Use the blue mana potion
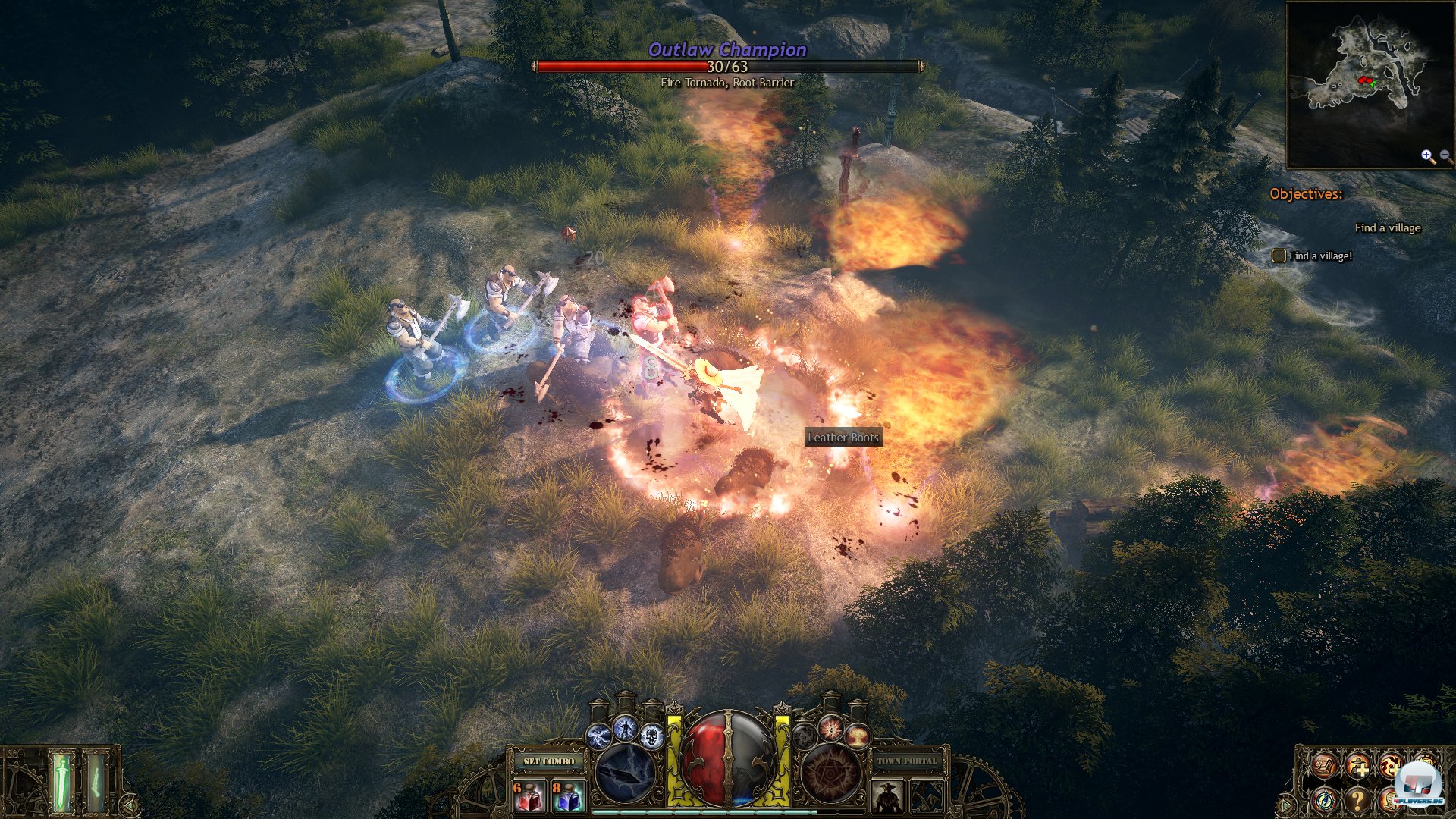The width and height of the screenshot is (1456, 819). (567, 795)
